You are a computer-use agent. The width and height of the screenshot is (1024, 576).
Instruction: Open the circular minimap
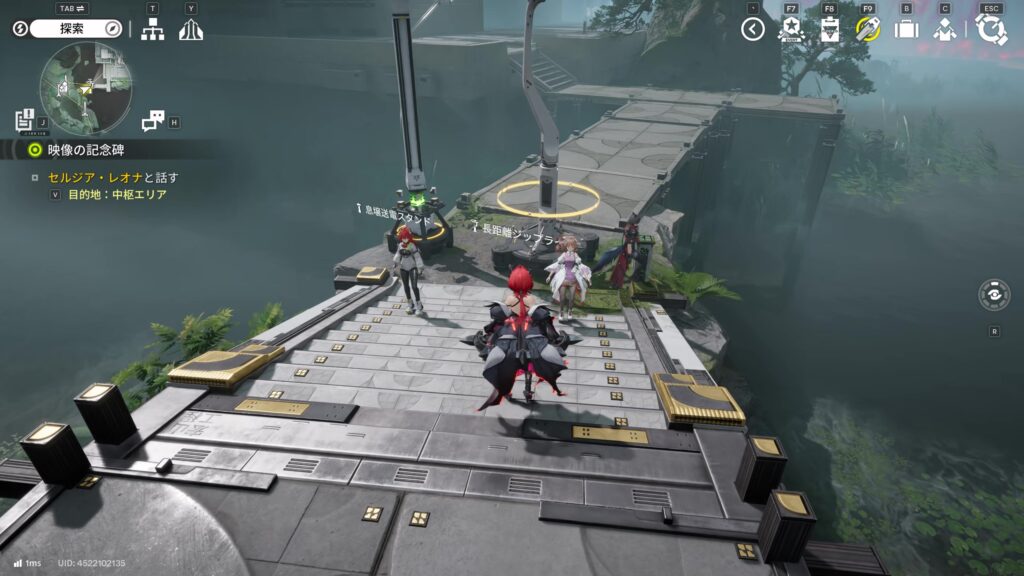pos(86,88)
